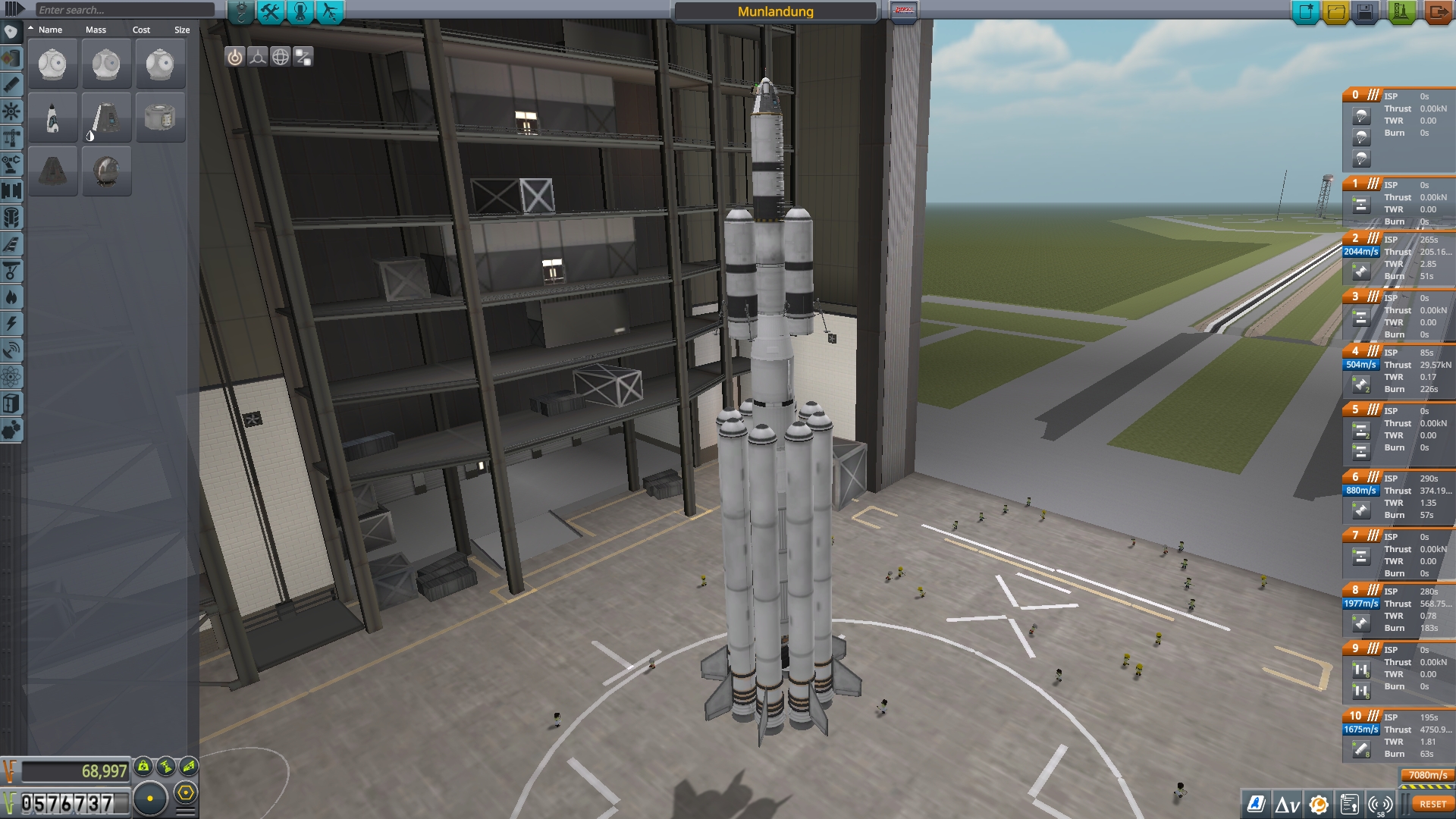This screenshot has width=1456, height=819.
Task: Toggle the angle snap globe button
Action: [x=281, y=57]
